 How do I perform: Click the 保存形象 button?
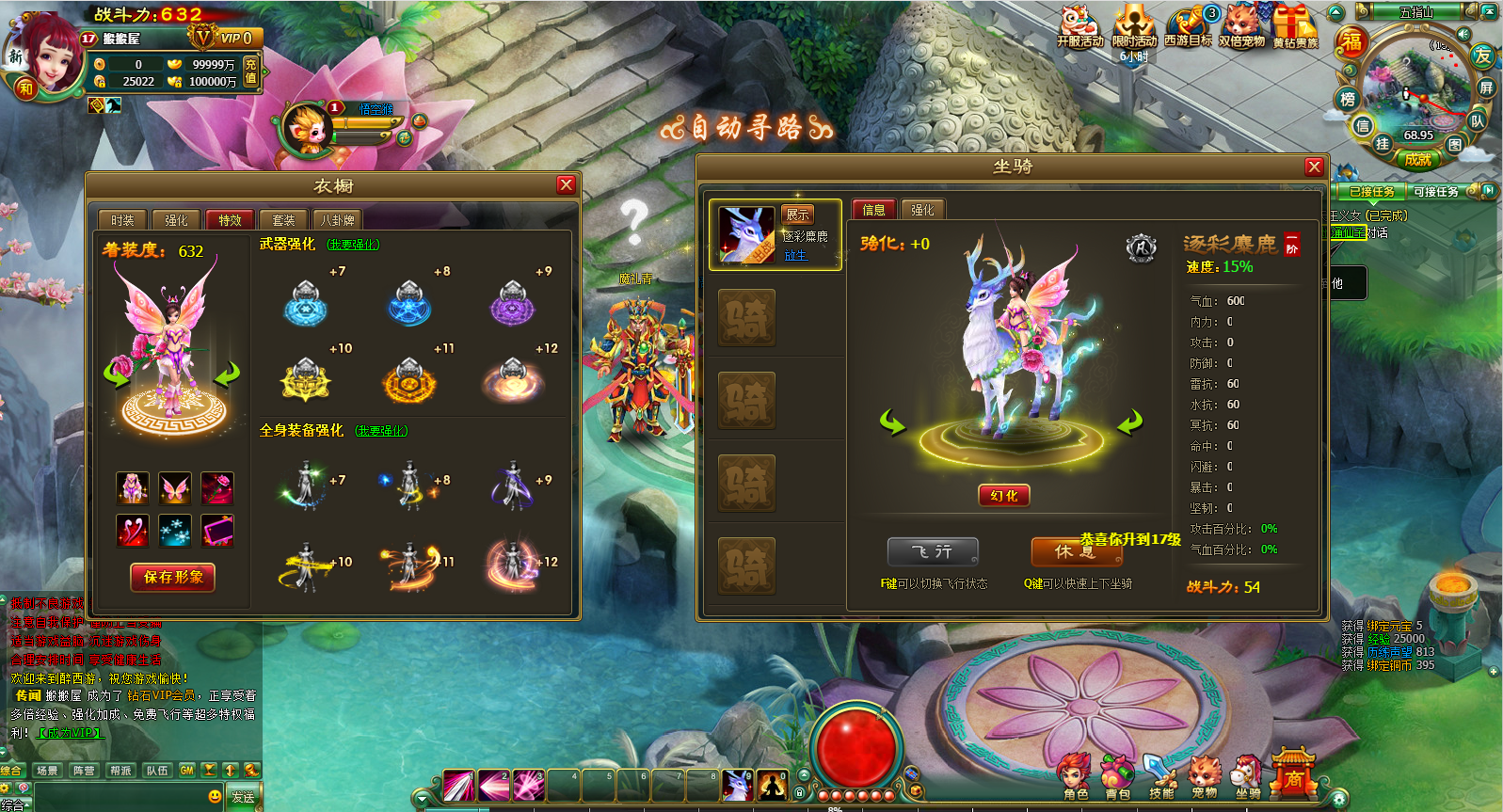coord(173,577)
